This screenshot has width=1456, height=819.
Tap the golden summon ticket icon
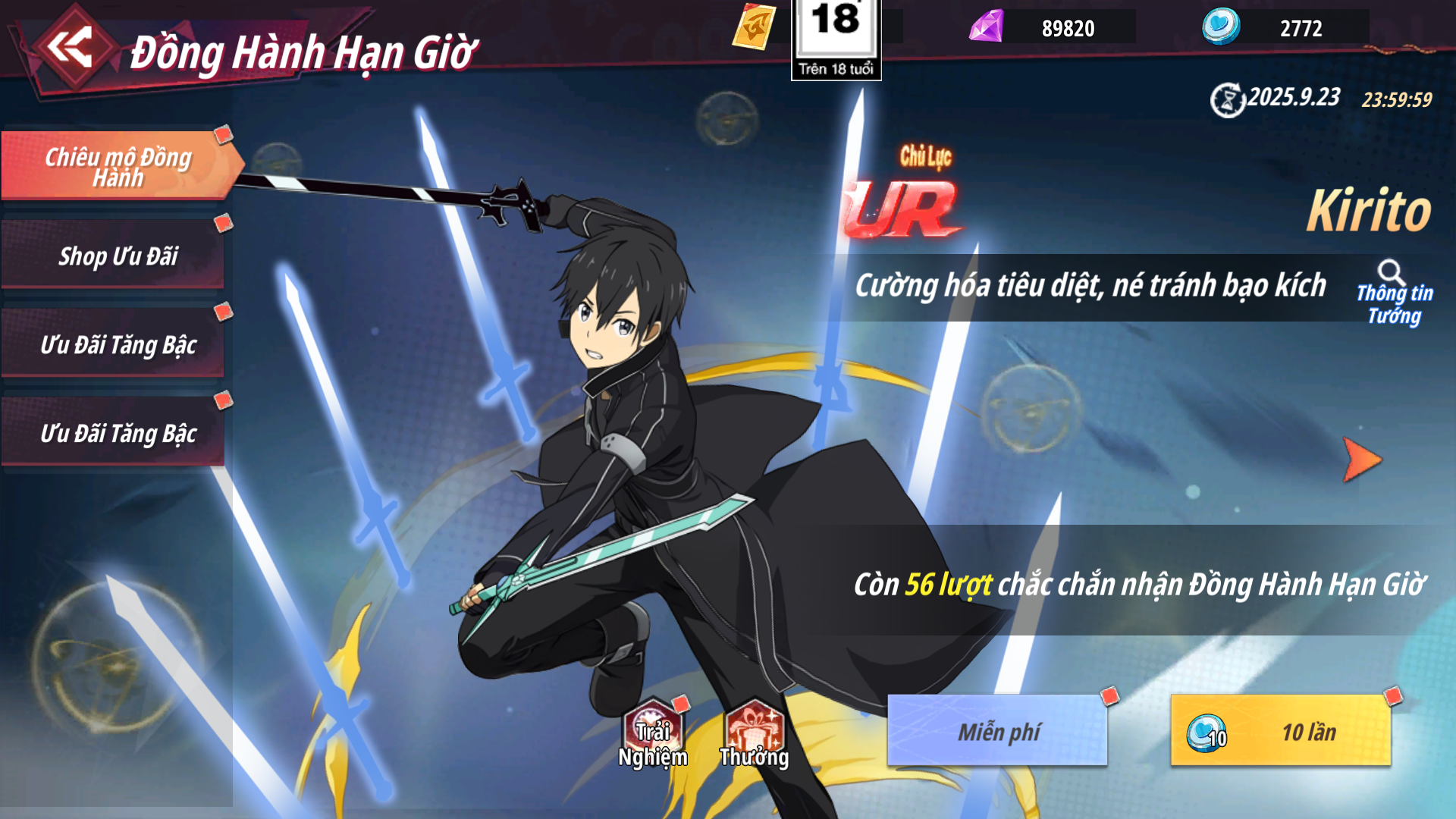pyautogui.click(x=754, y=27)
